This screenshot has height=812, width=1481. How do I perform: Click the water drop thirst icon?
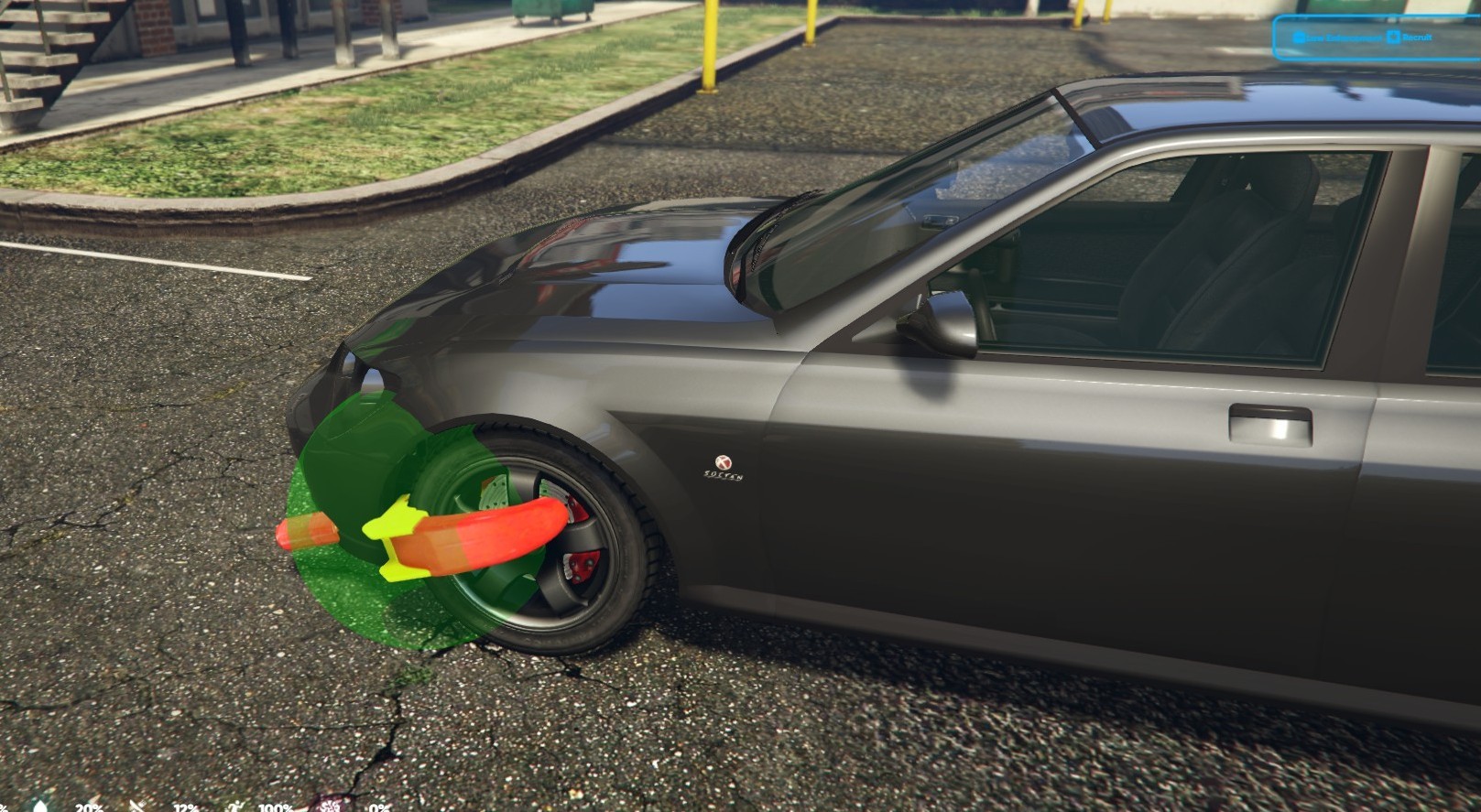[40, 806]
